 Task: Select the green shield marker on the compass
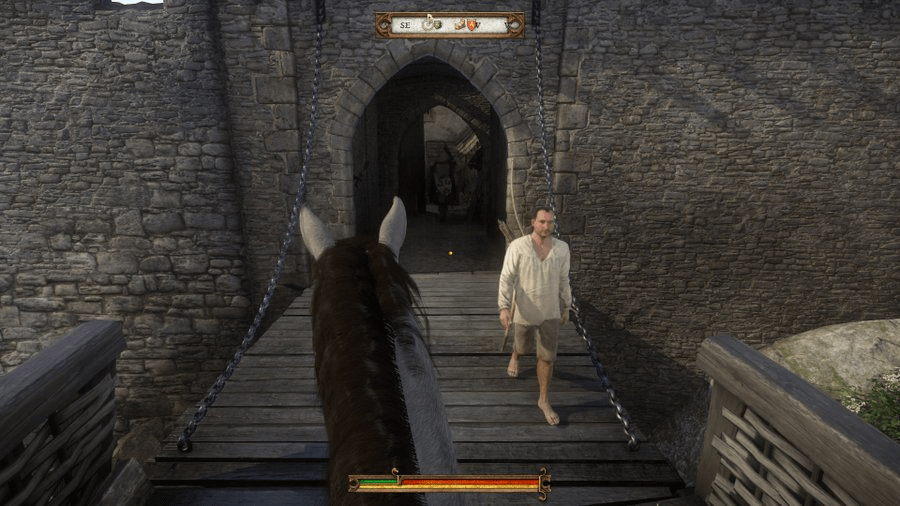click(x=437, y=25)
